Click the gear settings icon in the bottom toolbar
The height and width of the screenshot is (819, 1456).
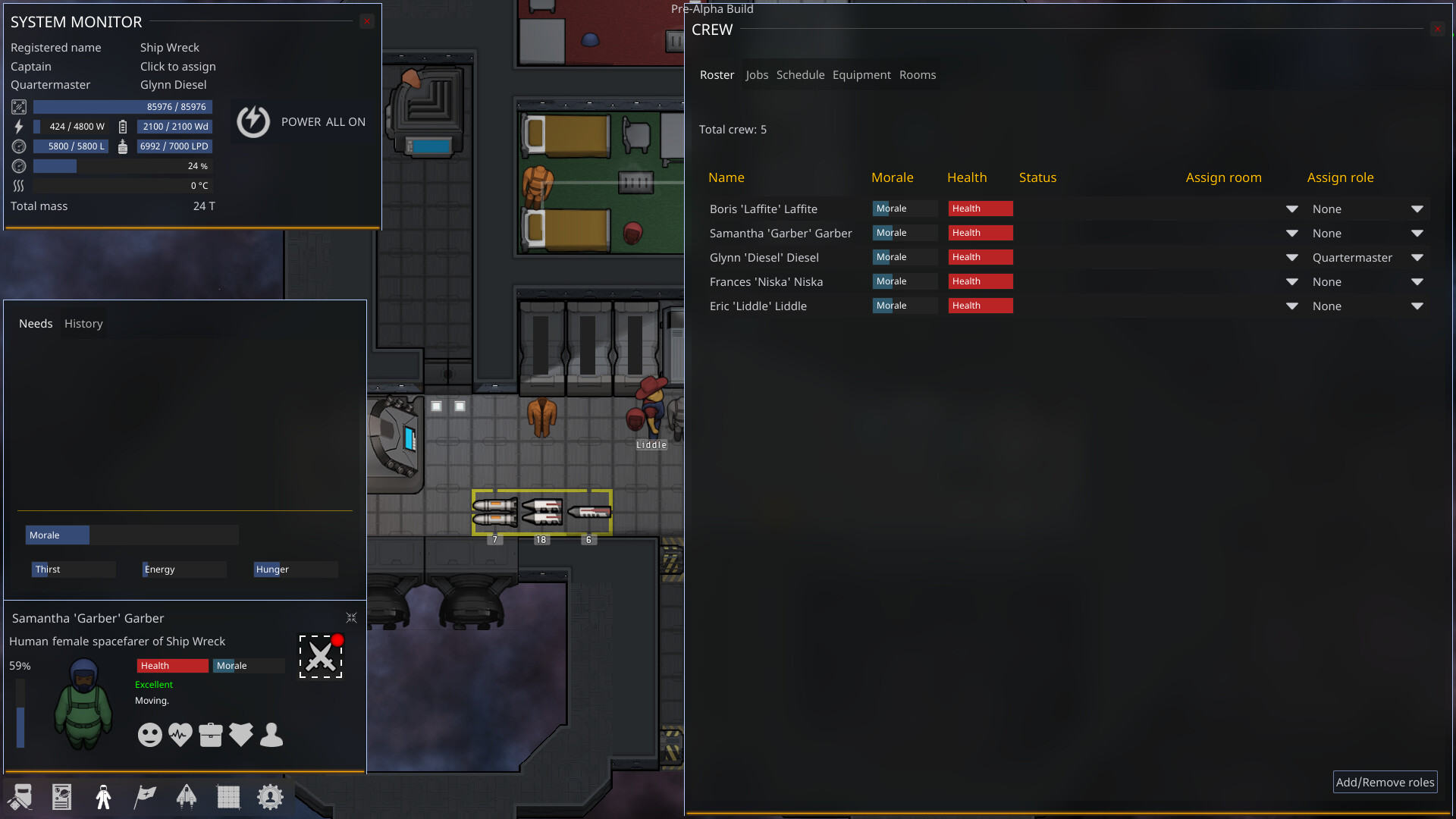(x=270, y=796)
